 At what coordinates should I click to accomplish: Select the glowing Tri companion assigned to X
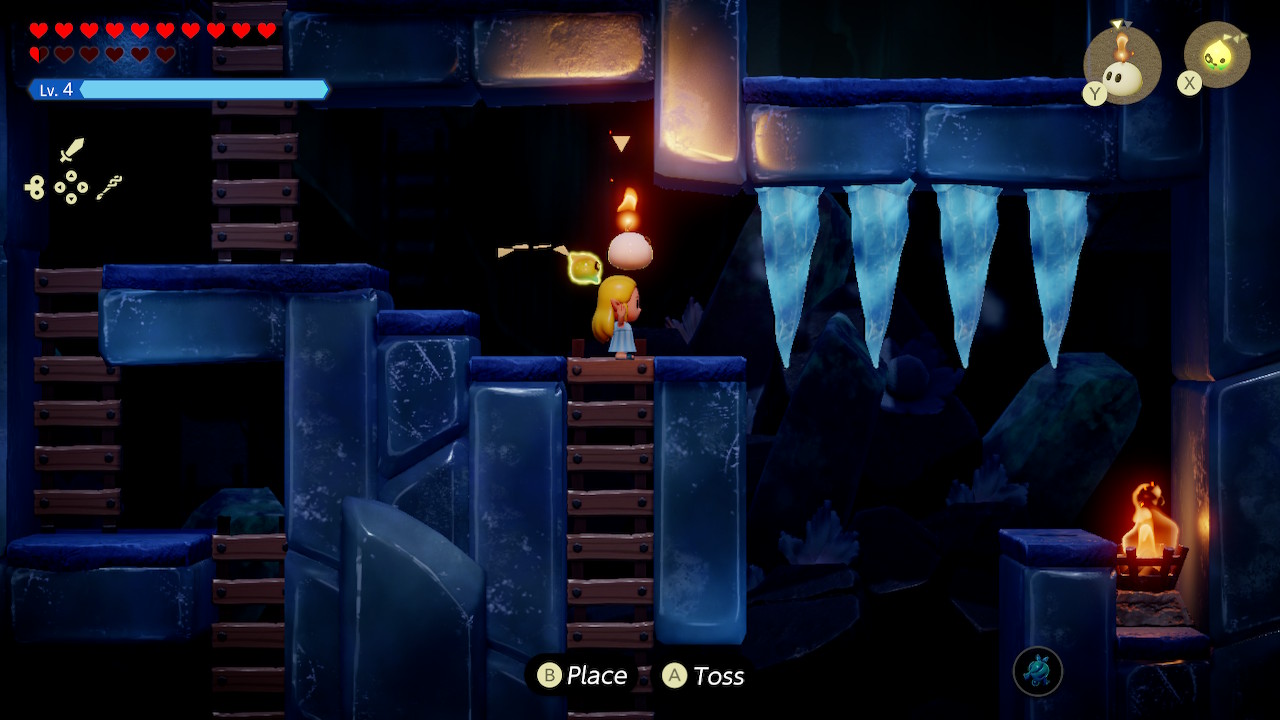tap(1218, 55)
